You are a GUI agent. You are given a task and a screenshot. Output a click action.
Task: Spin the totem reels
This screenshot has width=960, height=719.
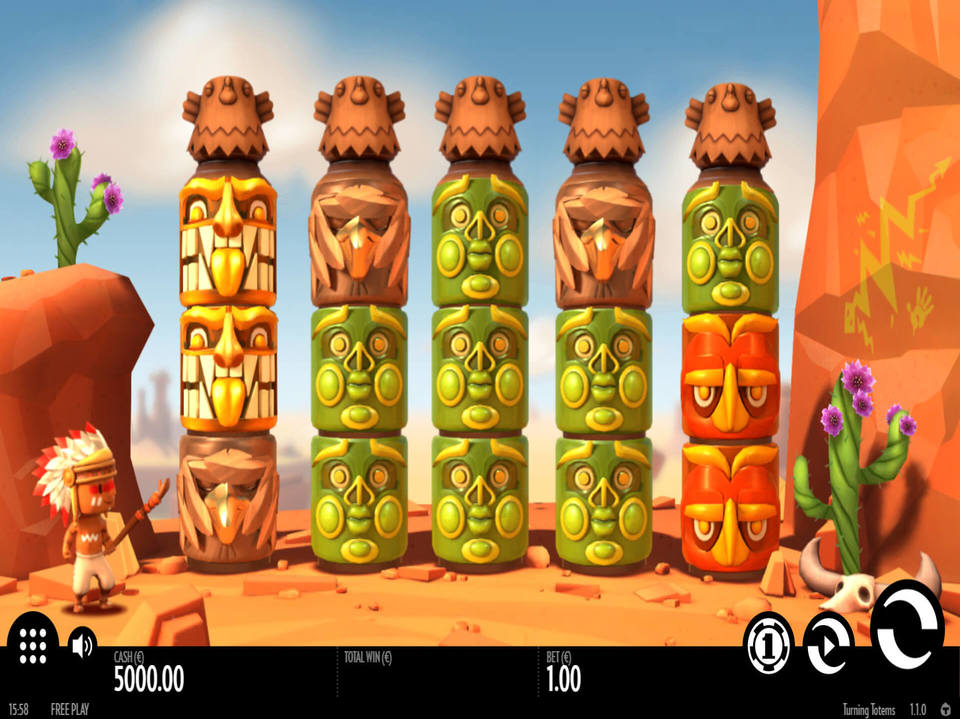click(907, 624)
